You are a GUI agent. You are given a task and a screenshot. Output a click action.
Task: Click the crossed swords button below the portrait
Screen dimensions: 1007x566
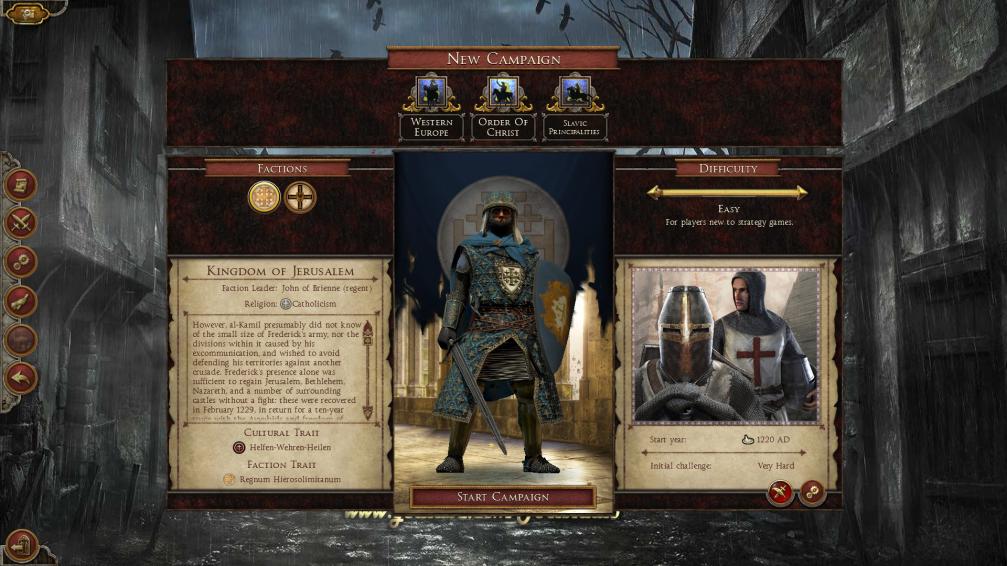(x=780, y=492)
